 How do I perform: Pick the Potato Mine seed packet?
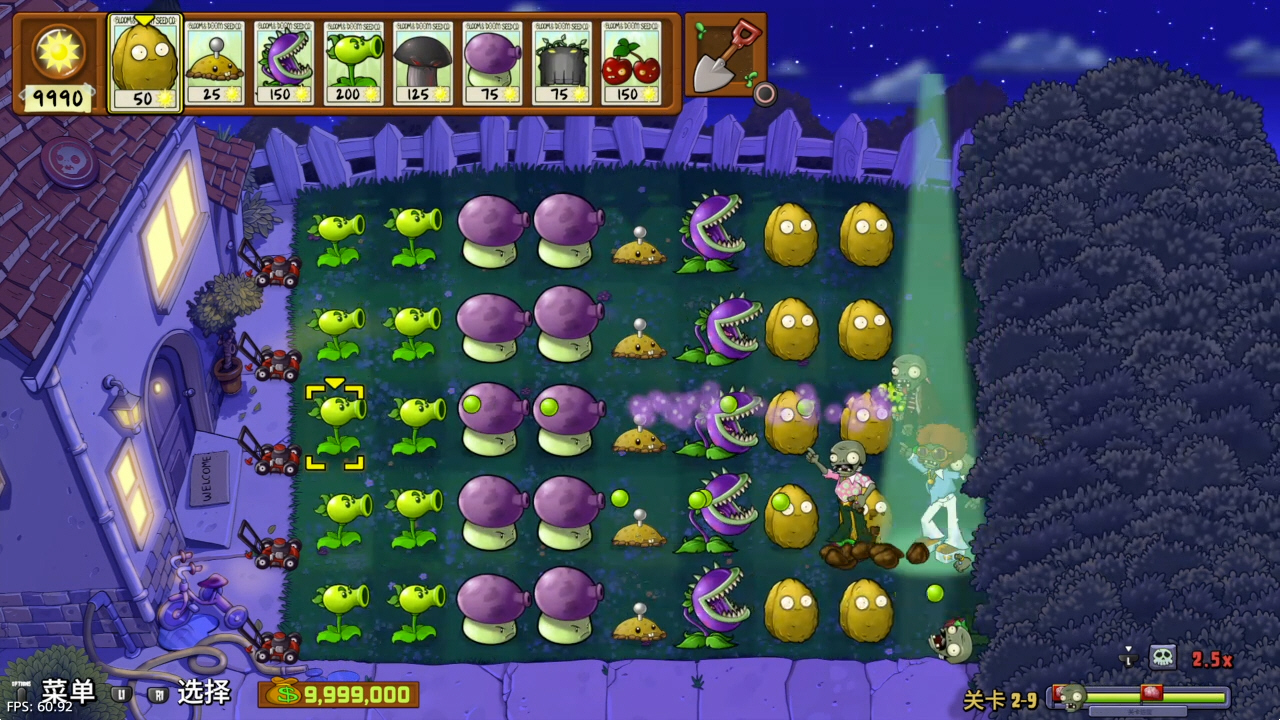pos(215,64)
